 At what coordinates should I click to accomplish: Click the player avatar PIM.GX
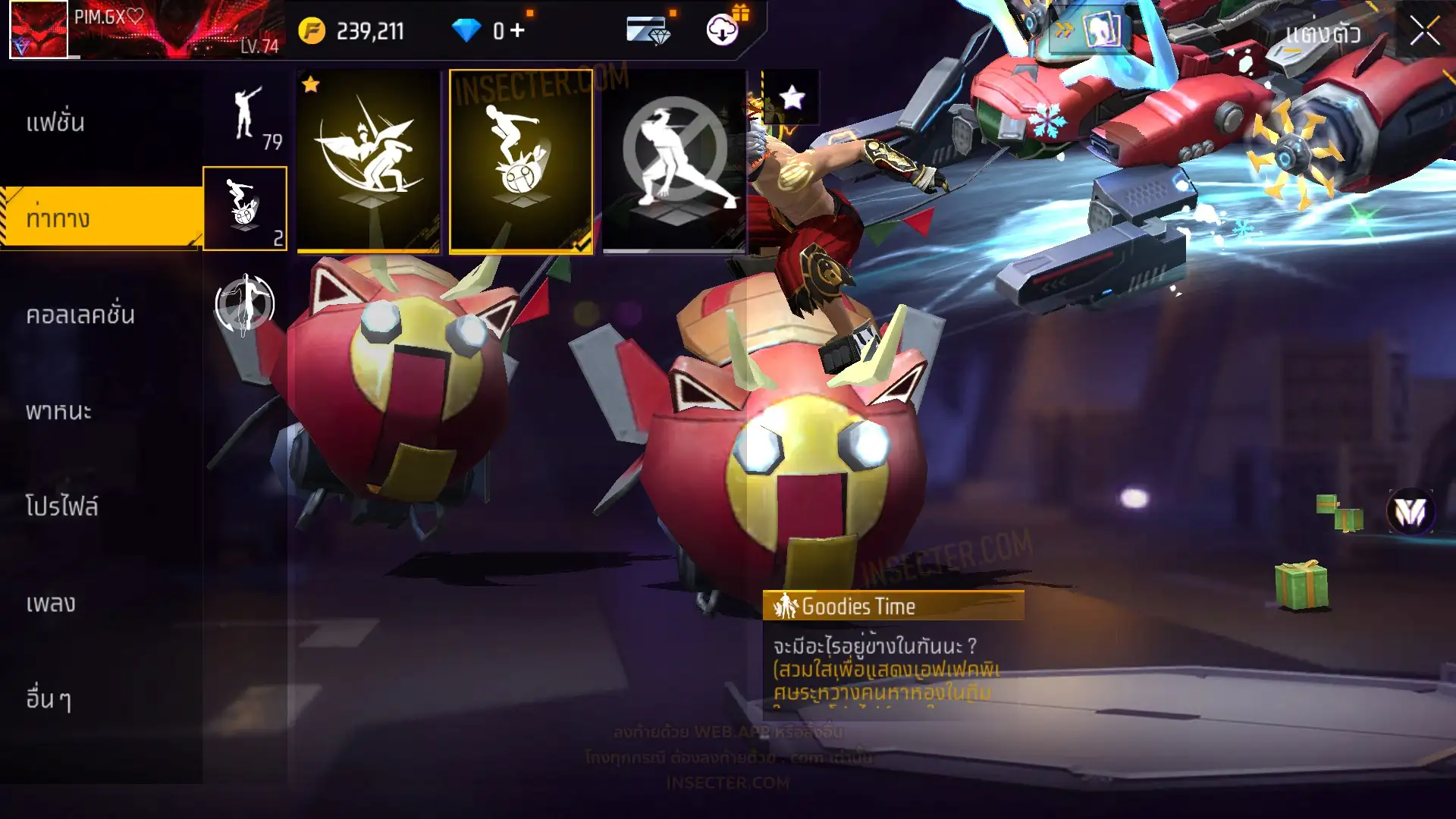[39, 30]
